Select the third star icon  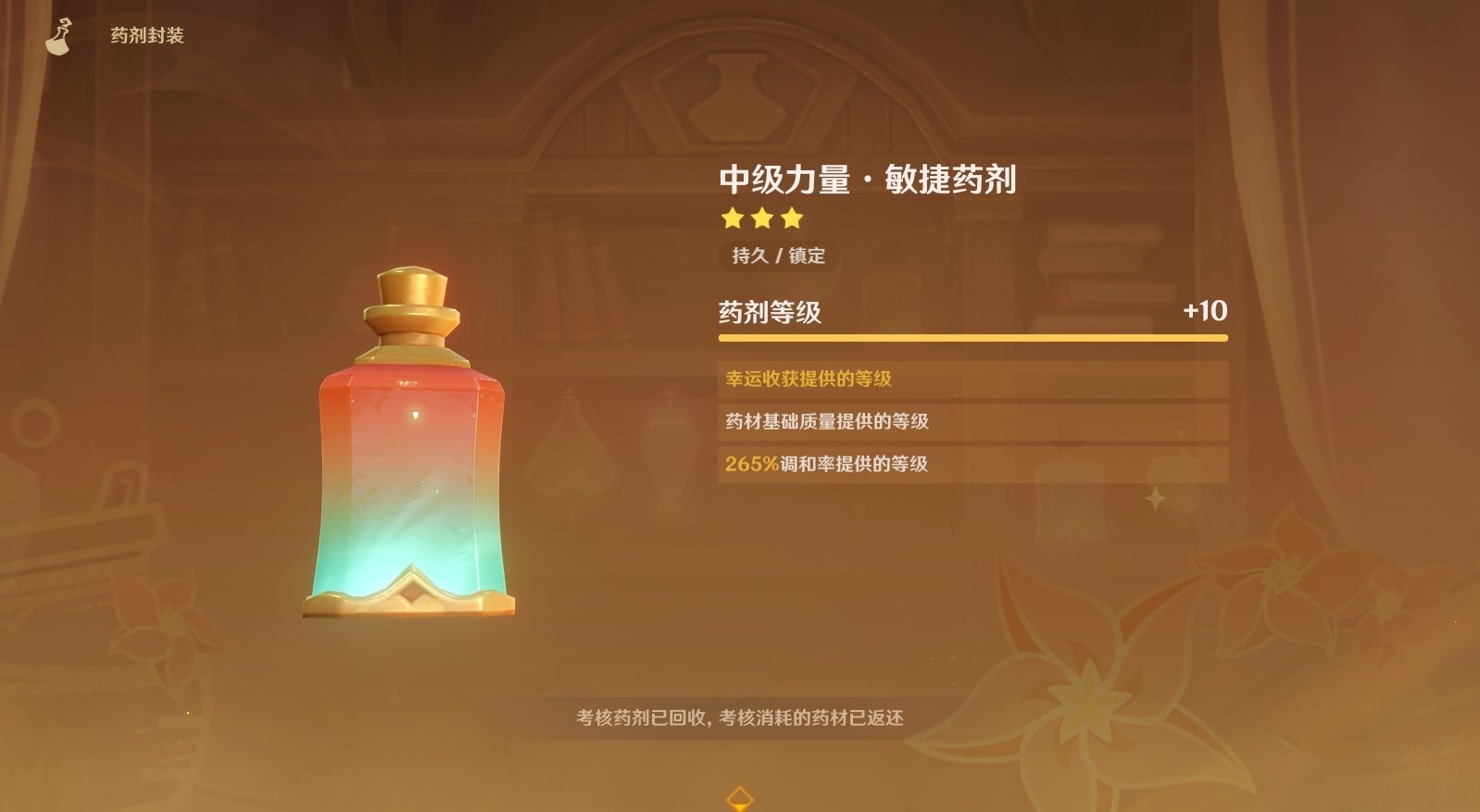pos(790,219)
